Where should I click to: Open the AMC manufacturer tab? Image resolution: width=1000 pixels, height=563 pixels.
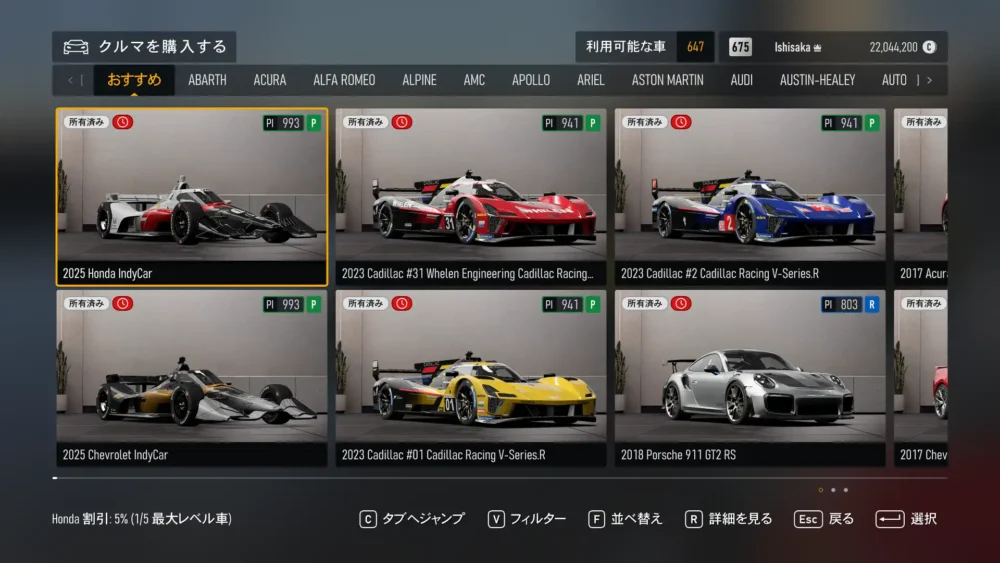tap(474, 80)
